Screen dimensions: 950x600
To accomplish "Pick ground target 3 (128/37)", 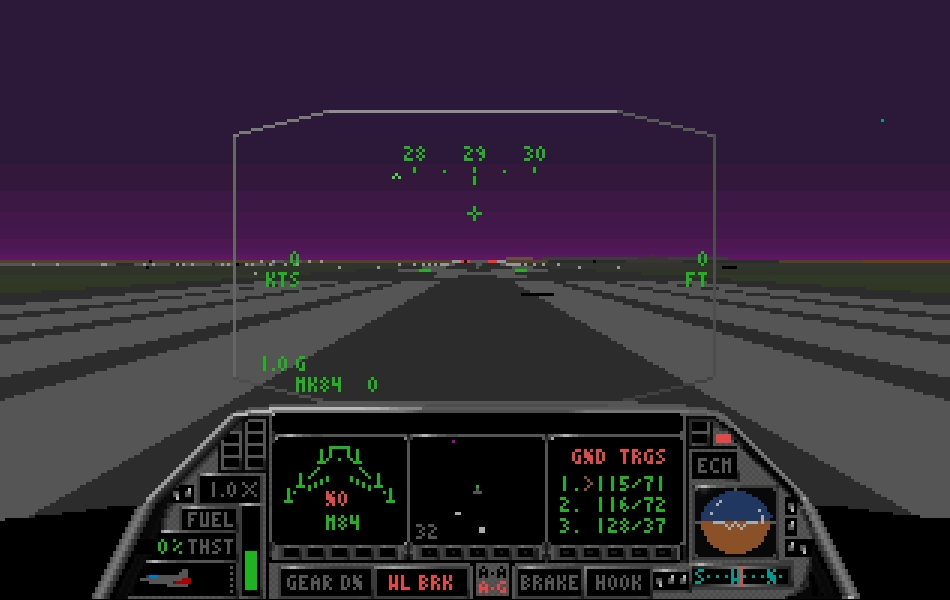I will point(612,526).
